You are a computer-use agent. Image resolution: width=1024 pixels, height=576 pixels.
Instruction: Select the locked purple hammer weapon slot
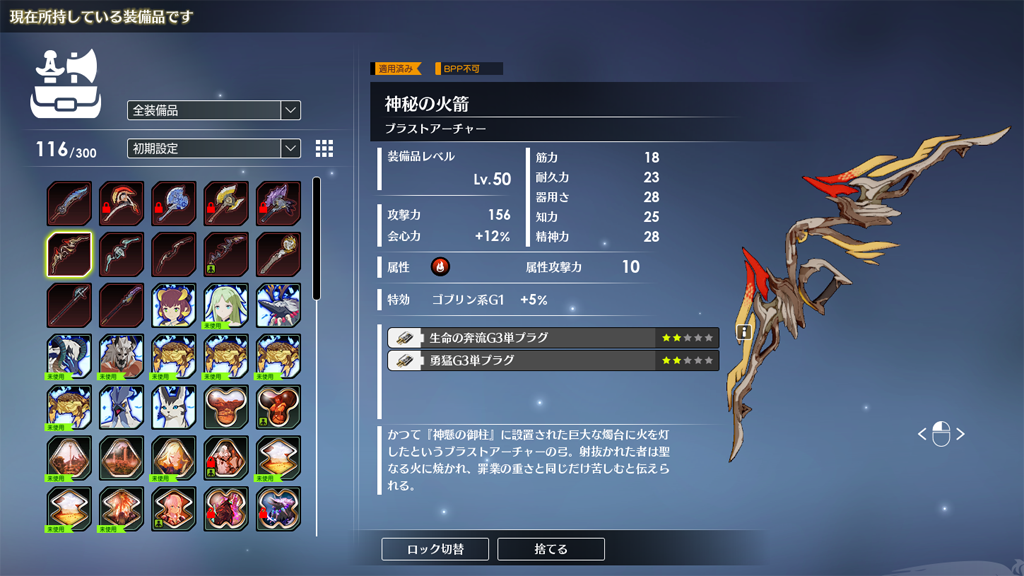278,203
